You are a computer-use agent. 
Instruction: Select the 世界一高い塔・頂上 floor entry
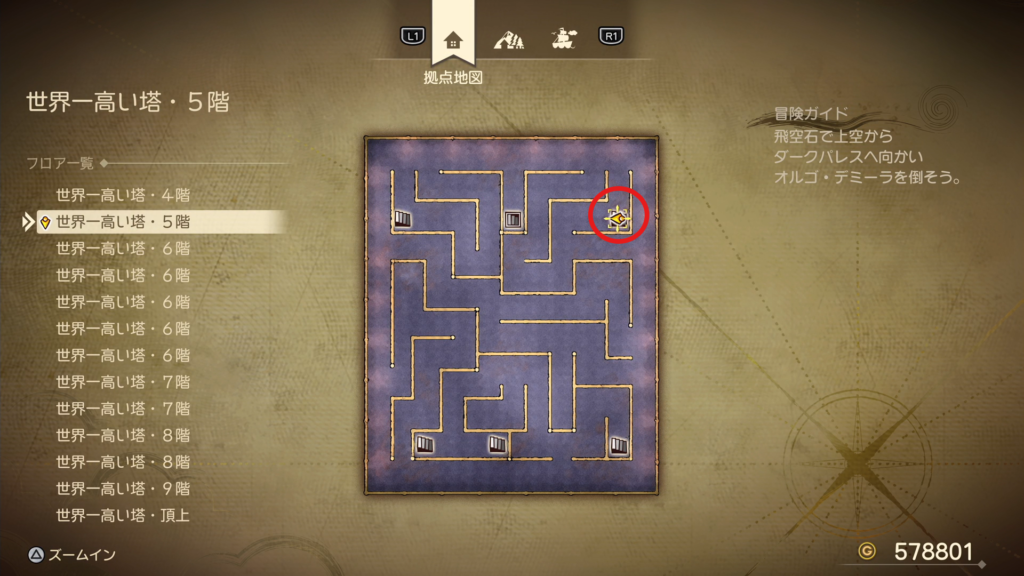[123, 516]
